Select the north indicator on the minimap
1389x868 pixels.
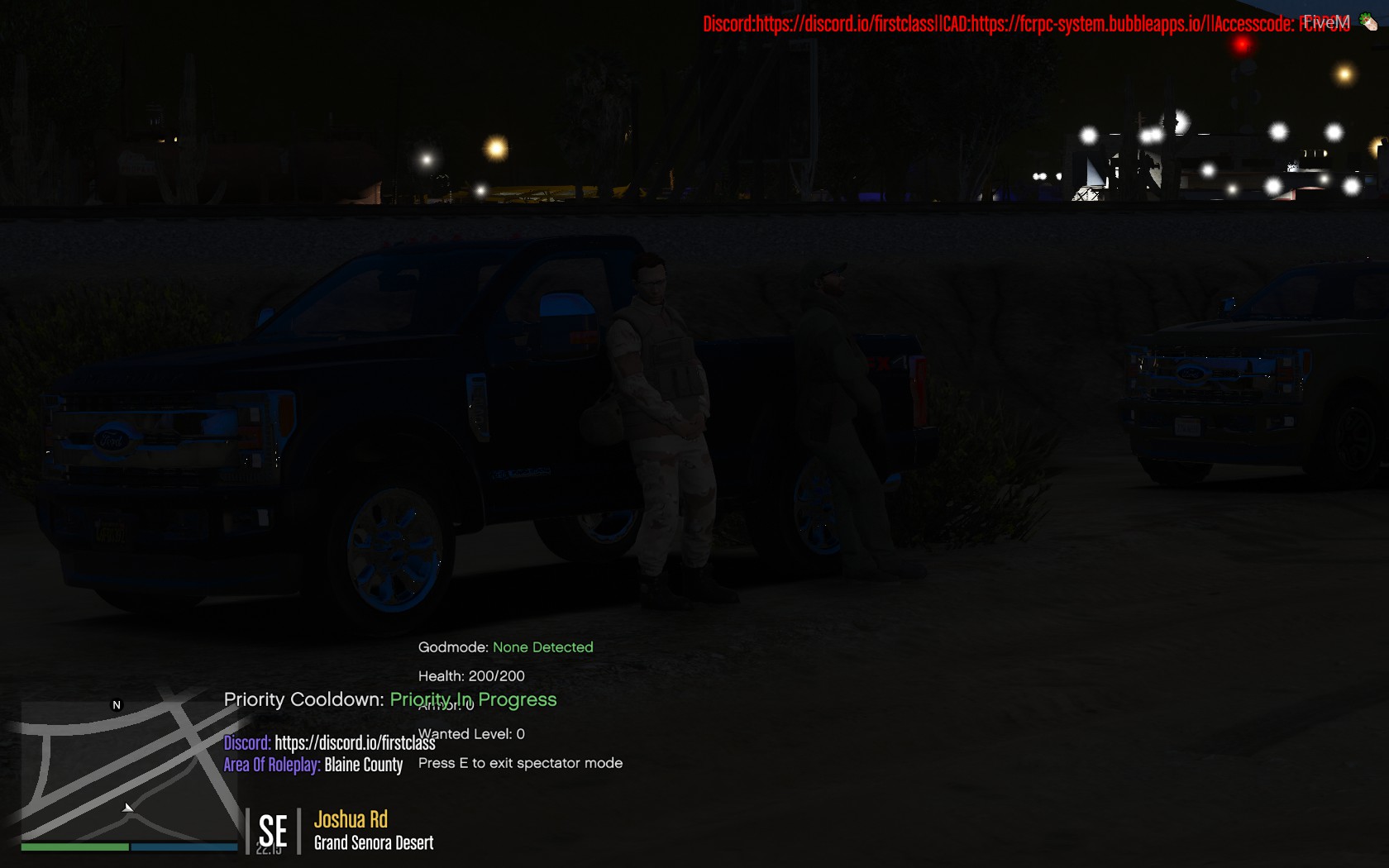pos(115,707)
